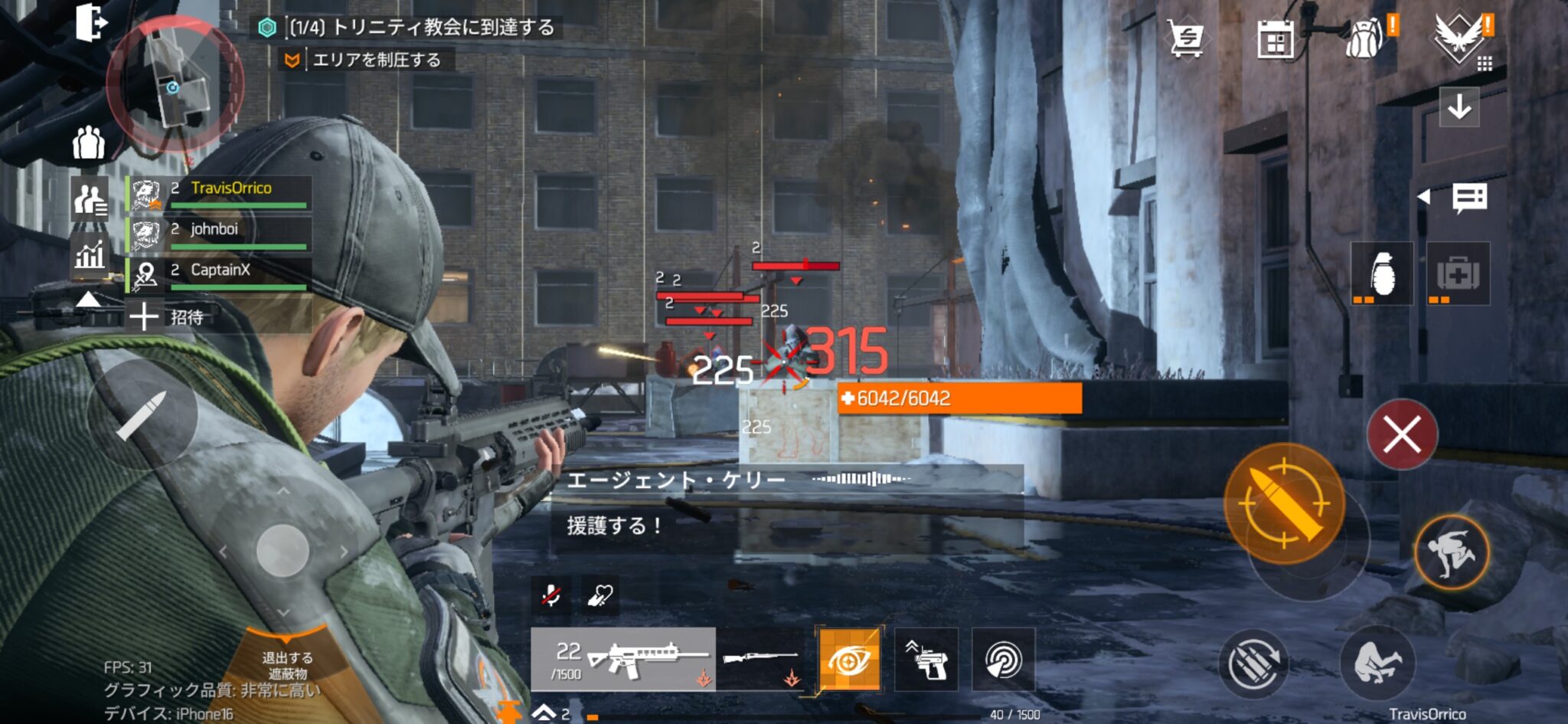Viewport: 1568px width, 724px height.
Task: Open the calendar events icon
Action: pos(1276,39)
